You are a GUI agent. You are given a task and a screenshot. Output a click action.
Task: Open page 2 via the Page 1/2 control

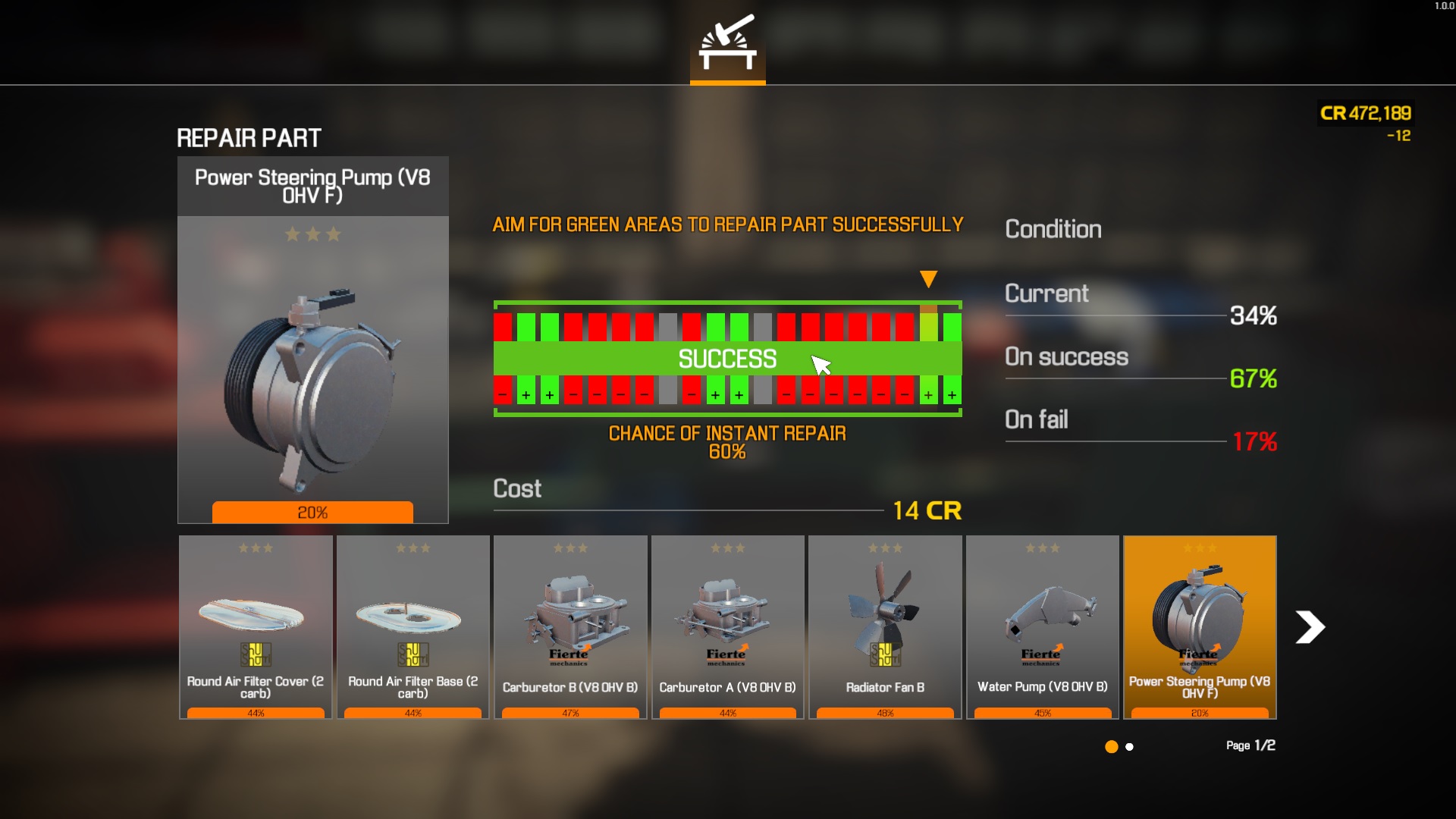(x=1250, y=745)
